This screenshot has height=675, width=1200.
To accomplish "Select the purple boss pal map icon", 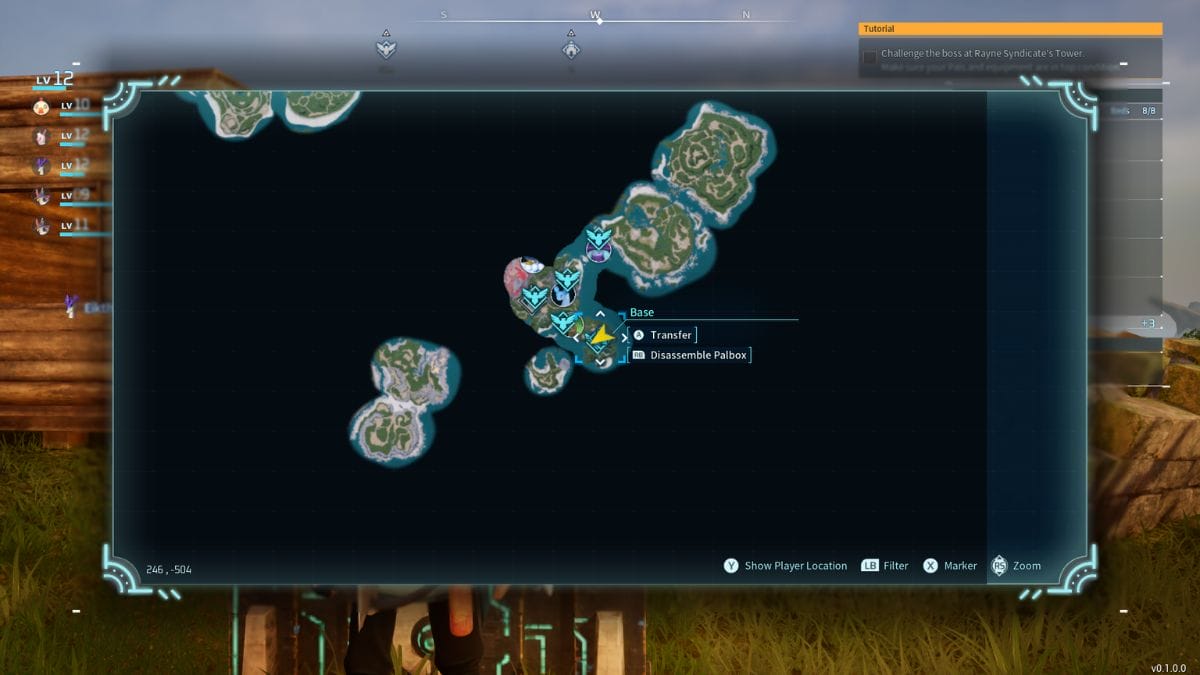I will click(598, 253).
